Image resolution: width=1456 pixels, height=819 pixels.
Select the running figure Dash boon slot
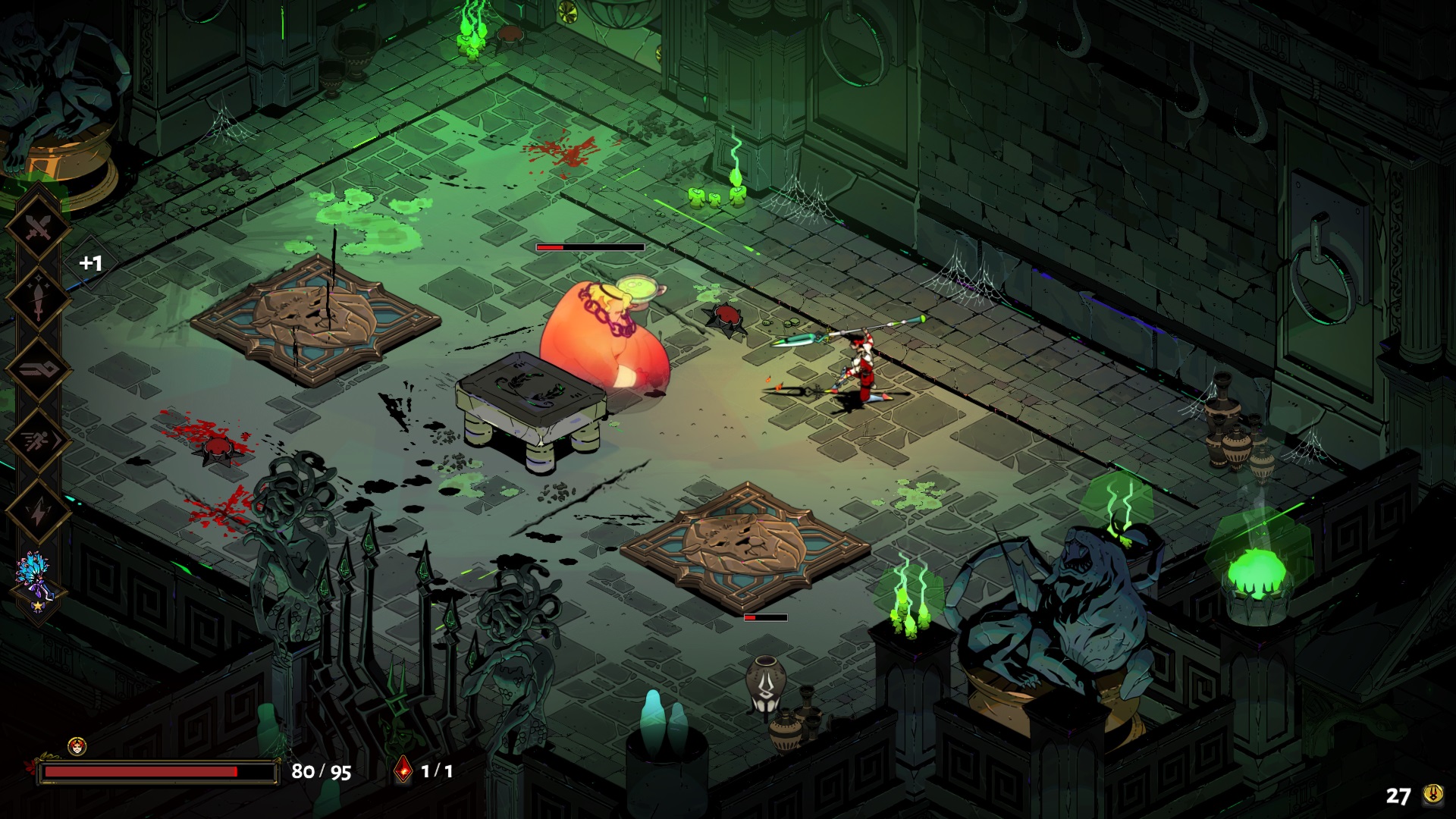coord(37,441)
